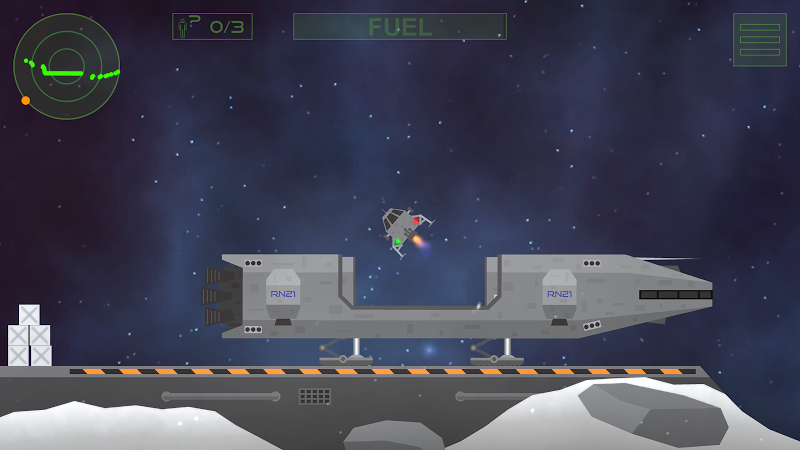The width and height of the screenshot is (800, 450).
Task: Open the hamburger pause menu
Action: [x=759, y=40]
